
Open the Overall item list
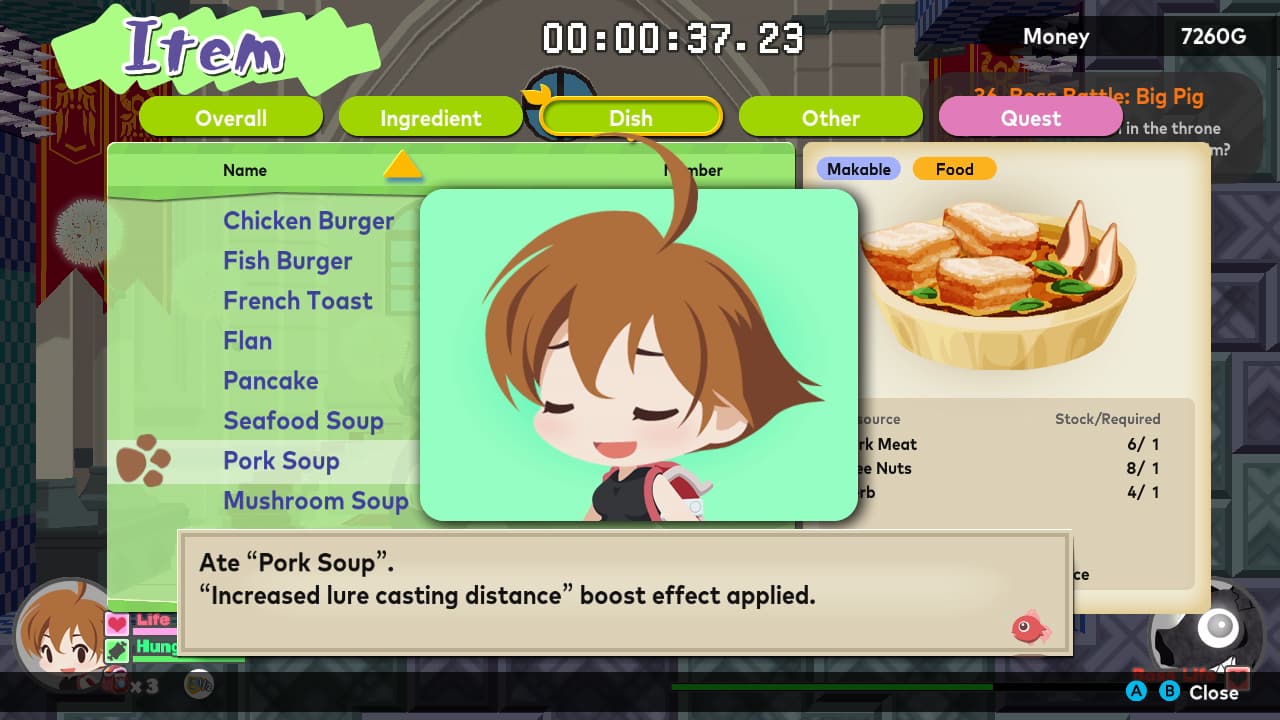pos(231,117)
